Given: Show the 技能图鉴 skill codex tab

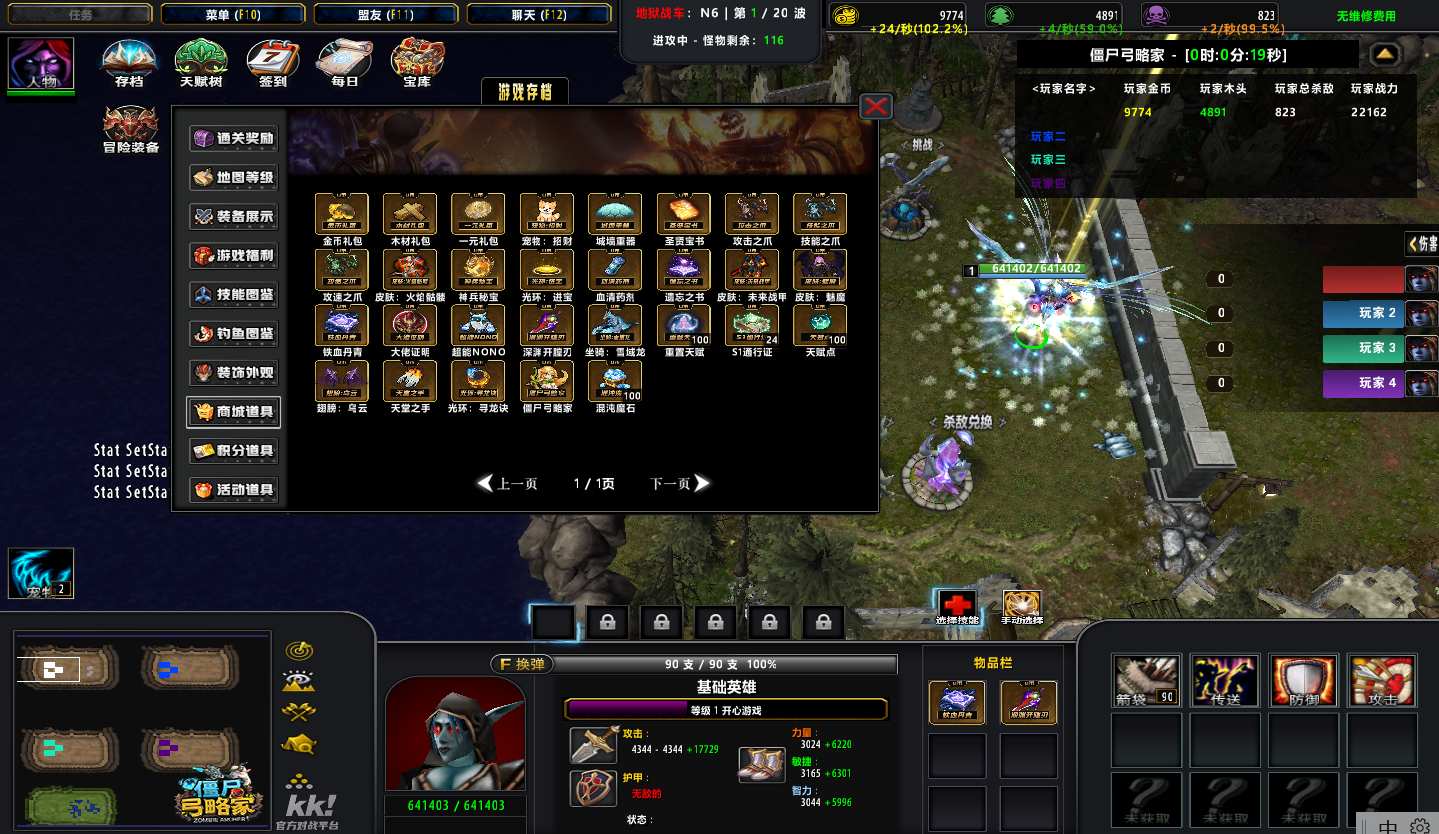Looking at the screenshot, I should tap(234, 294).
